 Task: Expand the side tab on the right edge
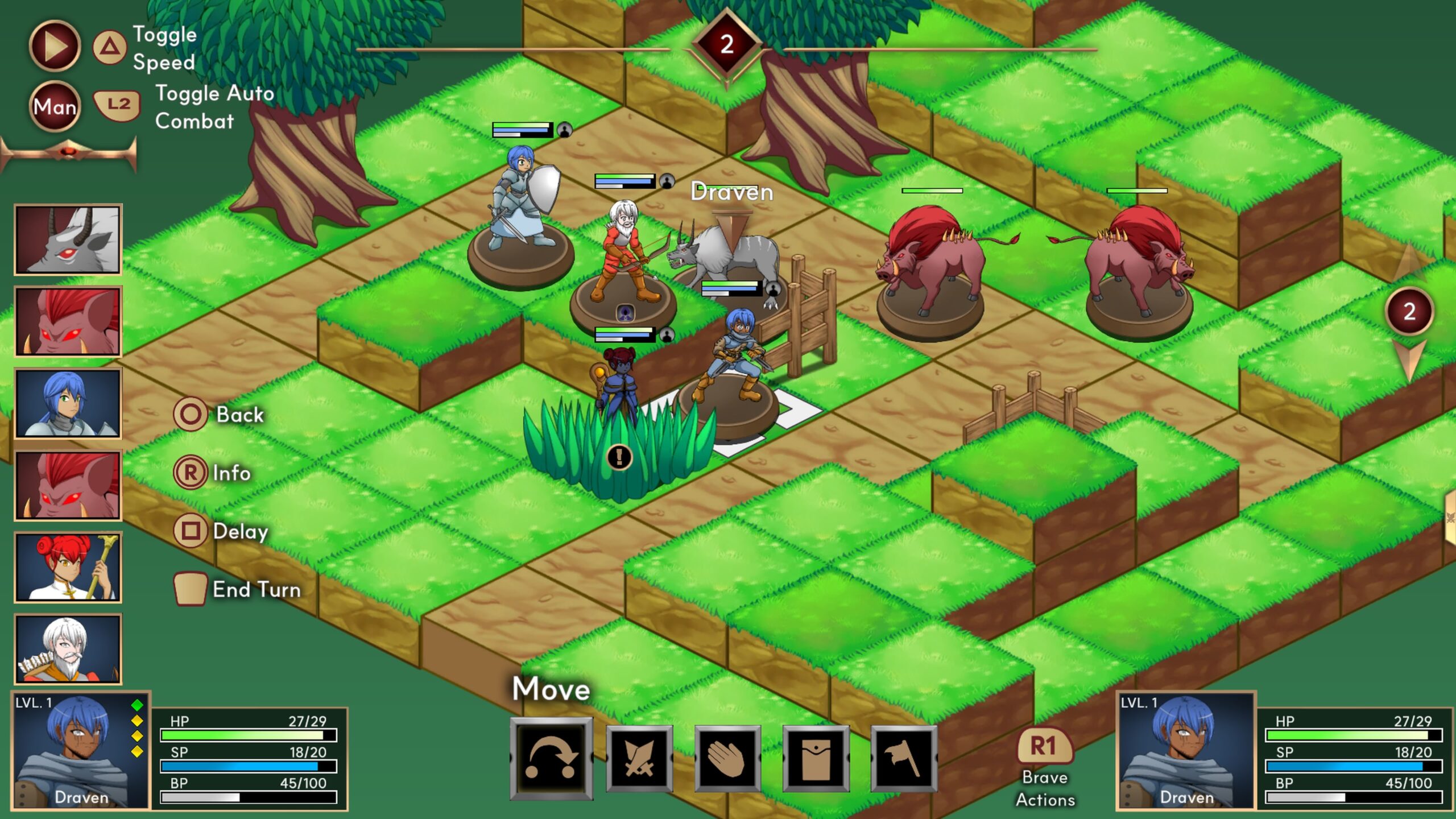tap(1450, 518)
